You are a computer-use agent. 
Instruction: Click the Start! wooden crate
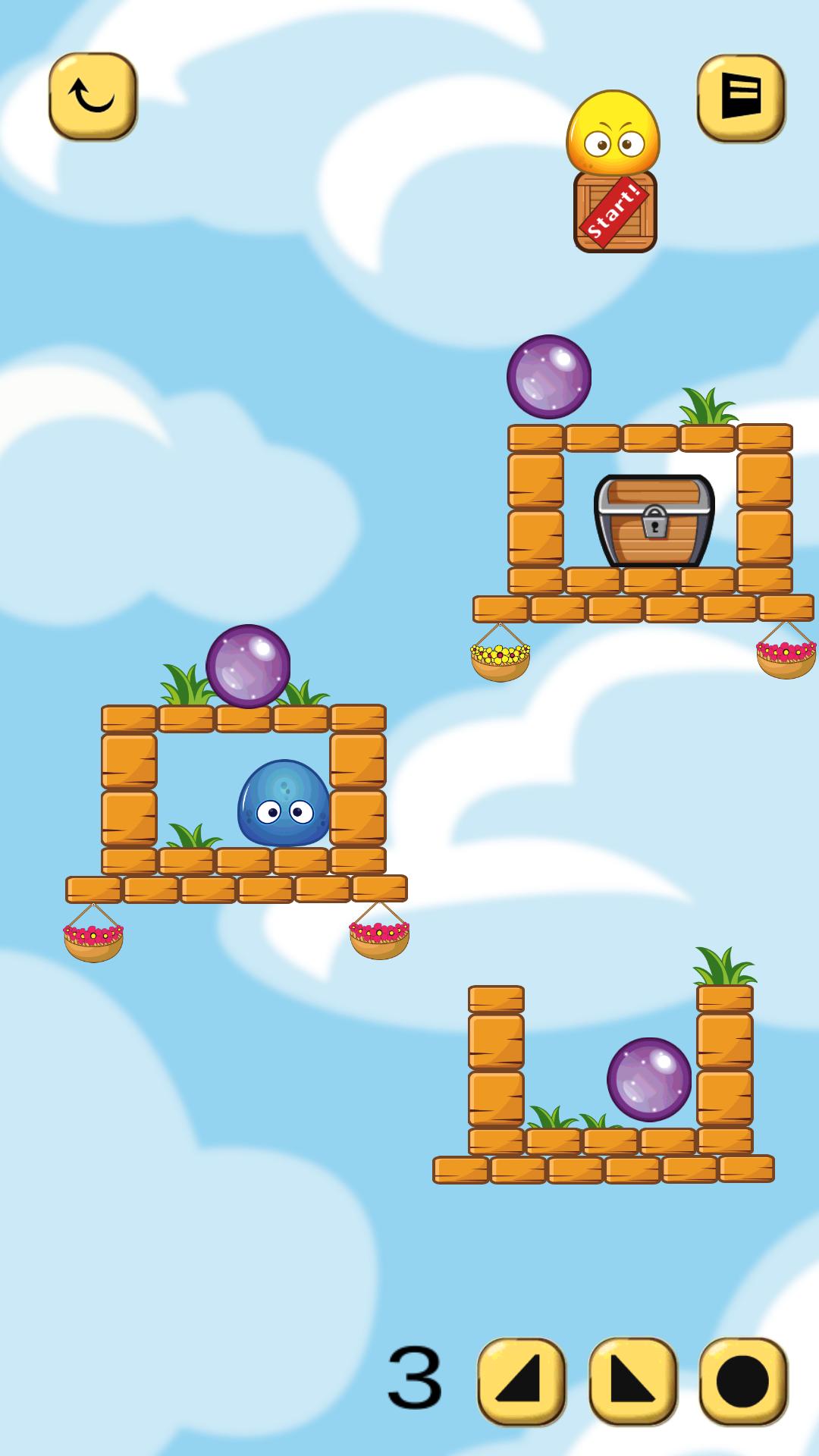click(x=615, y=212)
